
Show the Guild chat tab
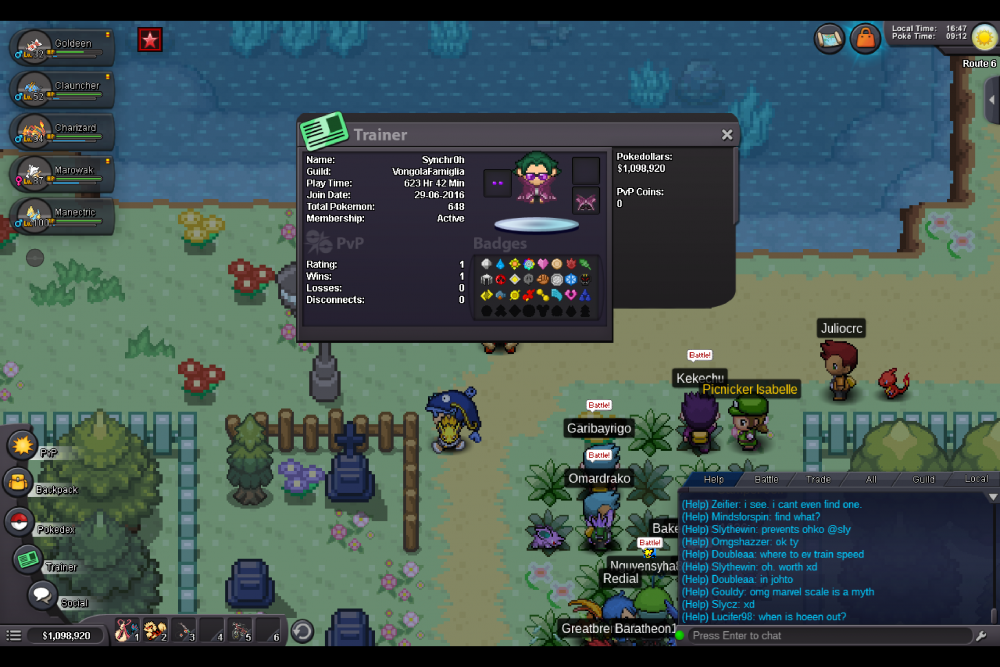(x=923, y=480)
